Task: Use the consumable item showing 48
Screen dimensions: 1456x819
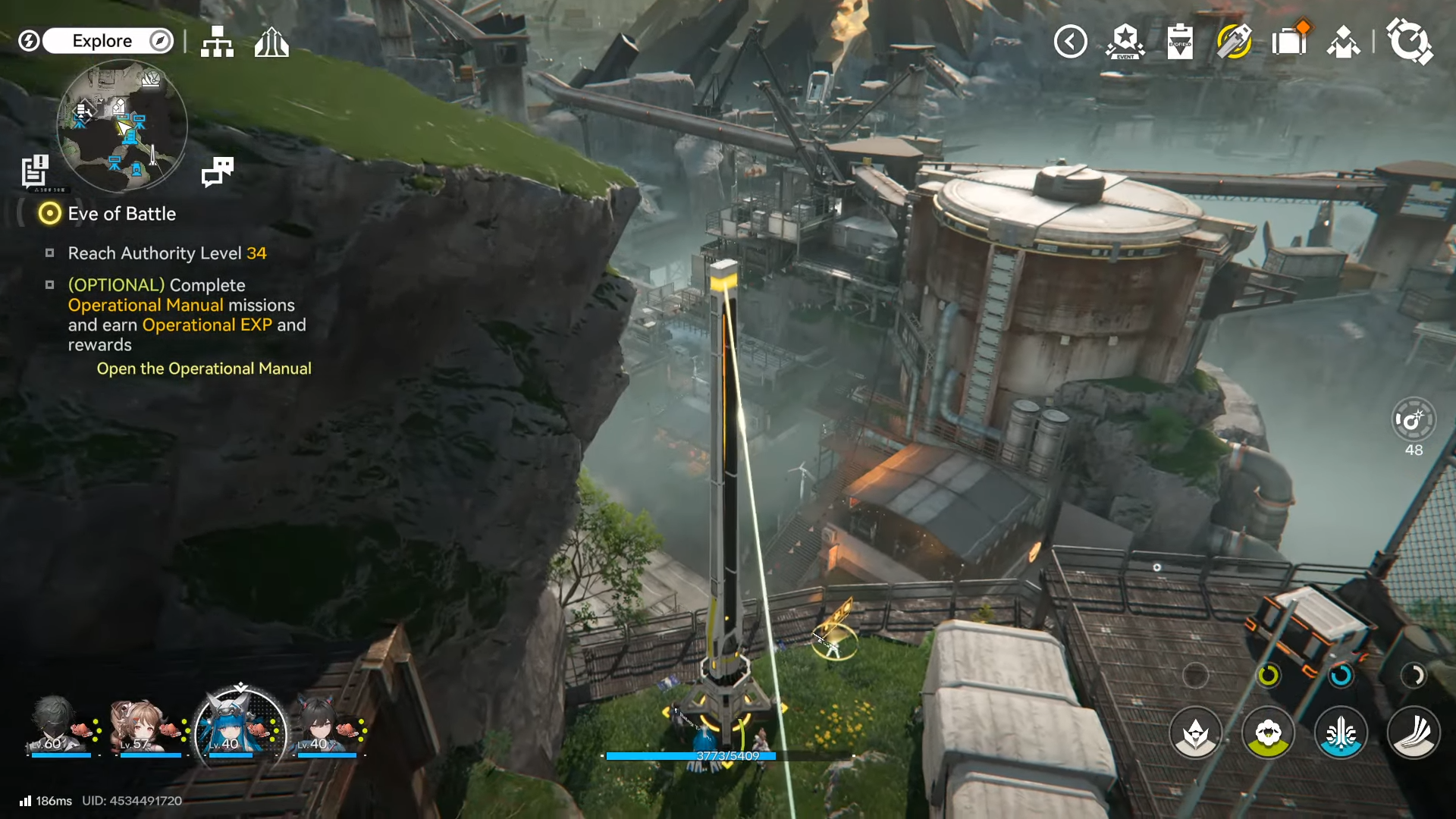Action: [1414, 419]
